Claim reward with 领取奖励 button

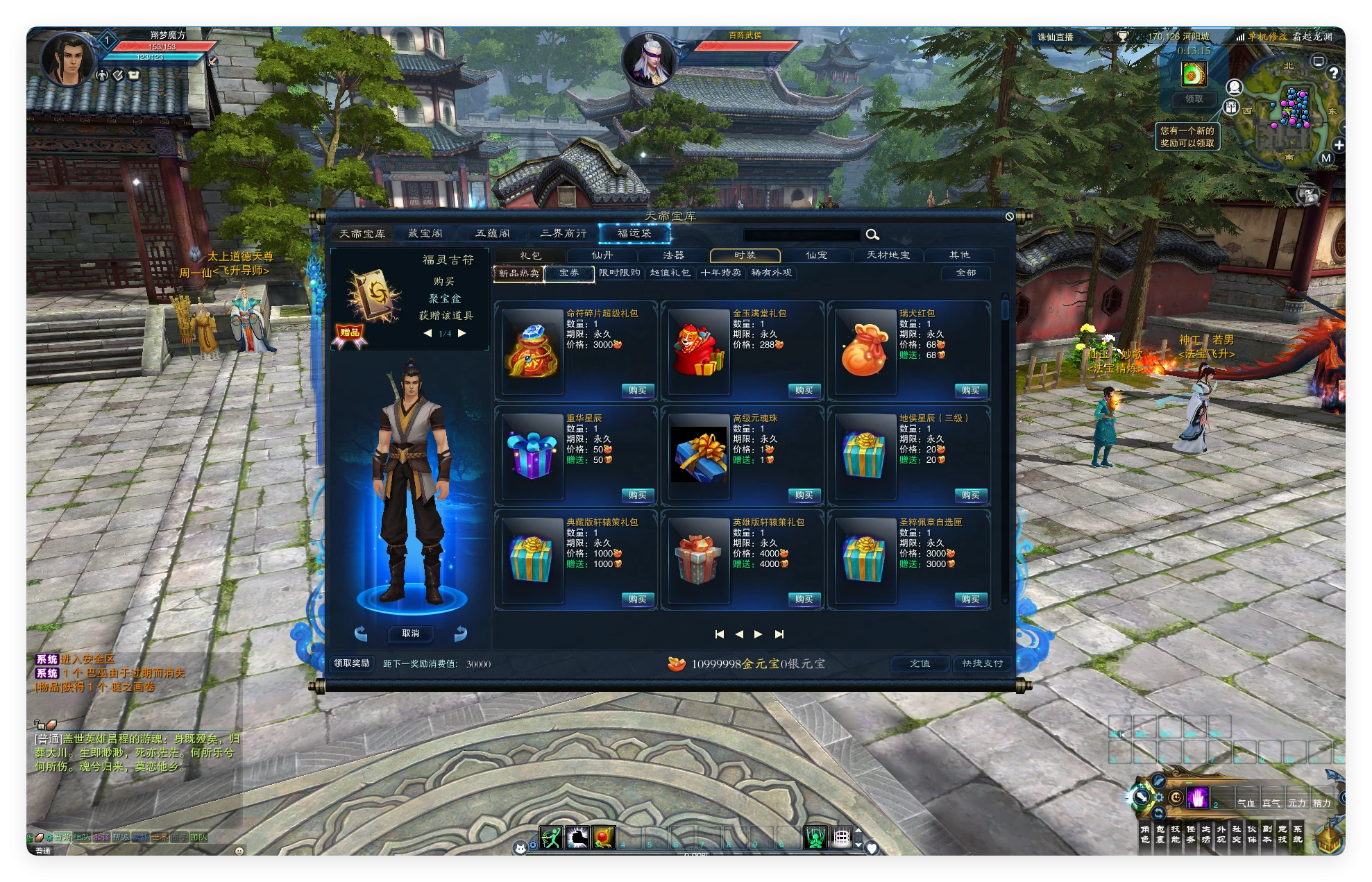coord(352,663)
